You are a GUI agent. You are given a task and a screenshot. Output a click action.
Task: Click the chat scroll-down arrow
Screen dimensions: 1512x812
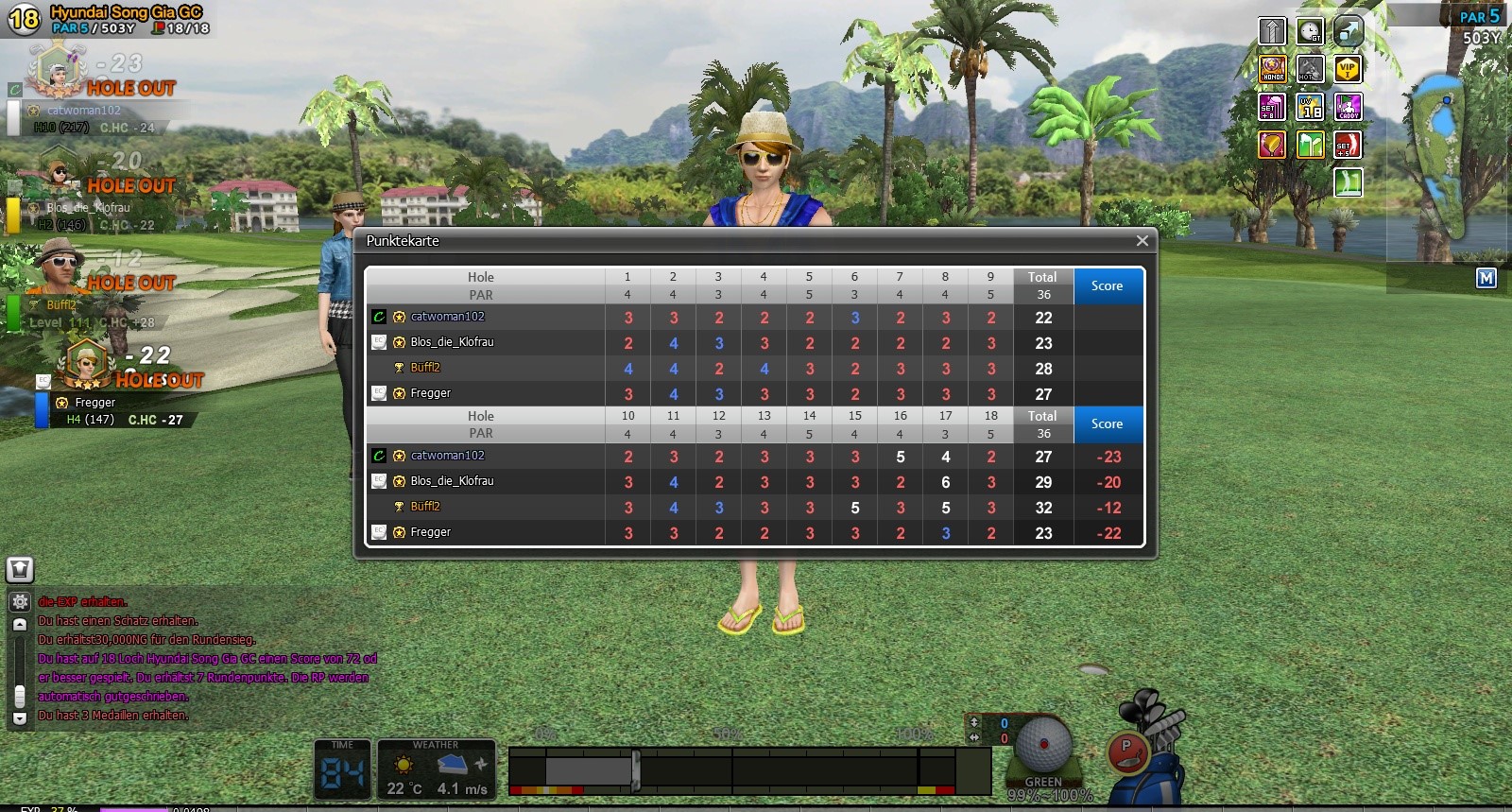click(x=20, y=718)
